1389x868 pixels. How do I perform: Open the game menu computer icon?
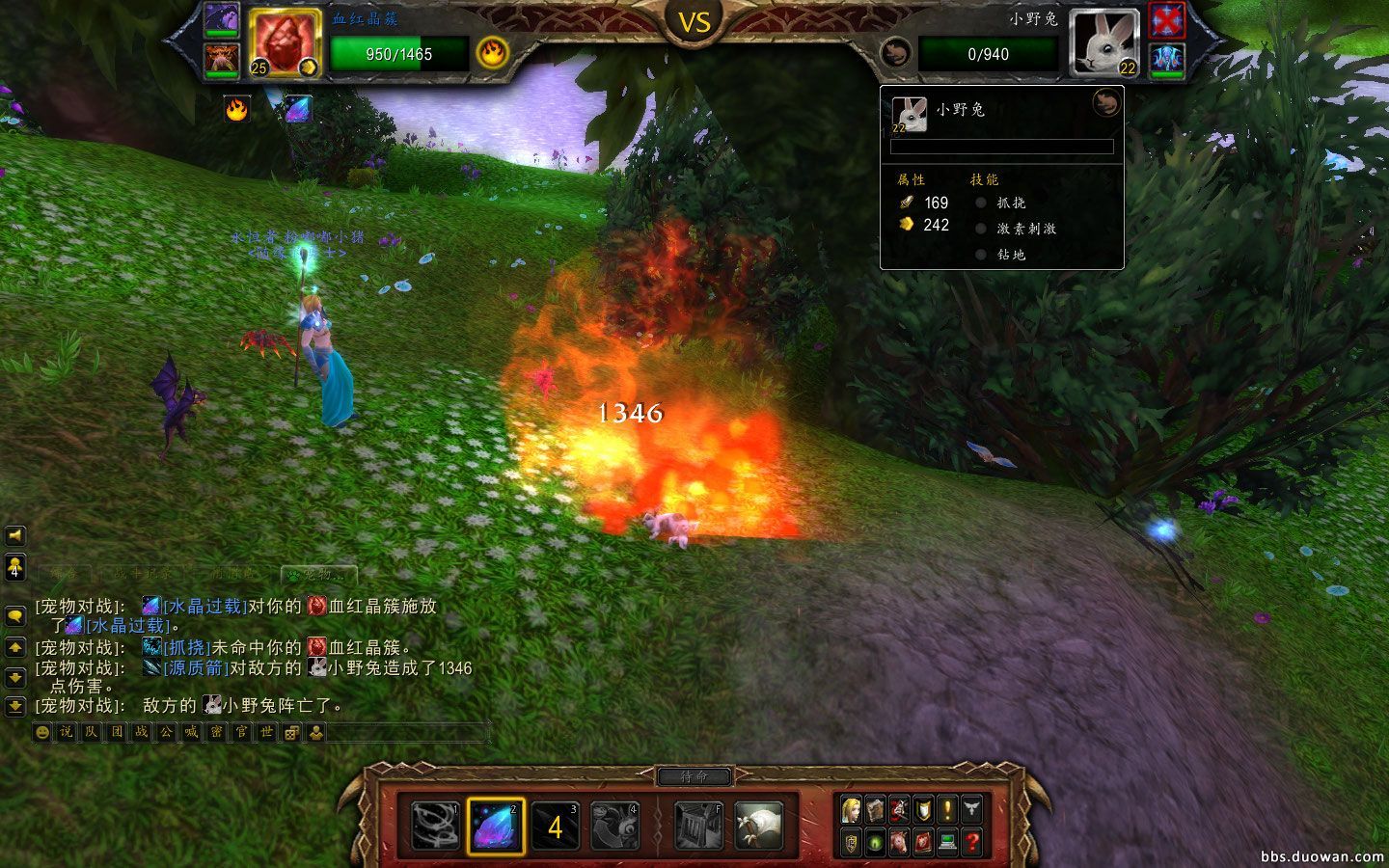(947, 842)
